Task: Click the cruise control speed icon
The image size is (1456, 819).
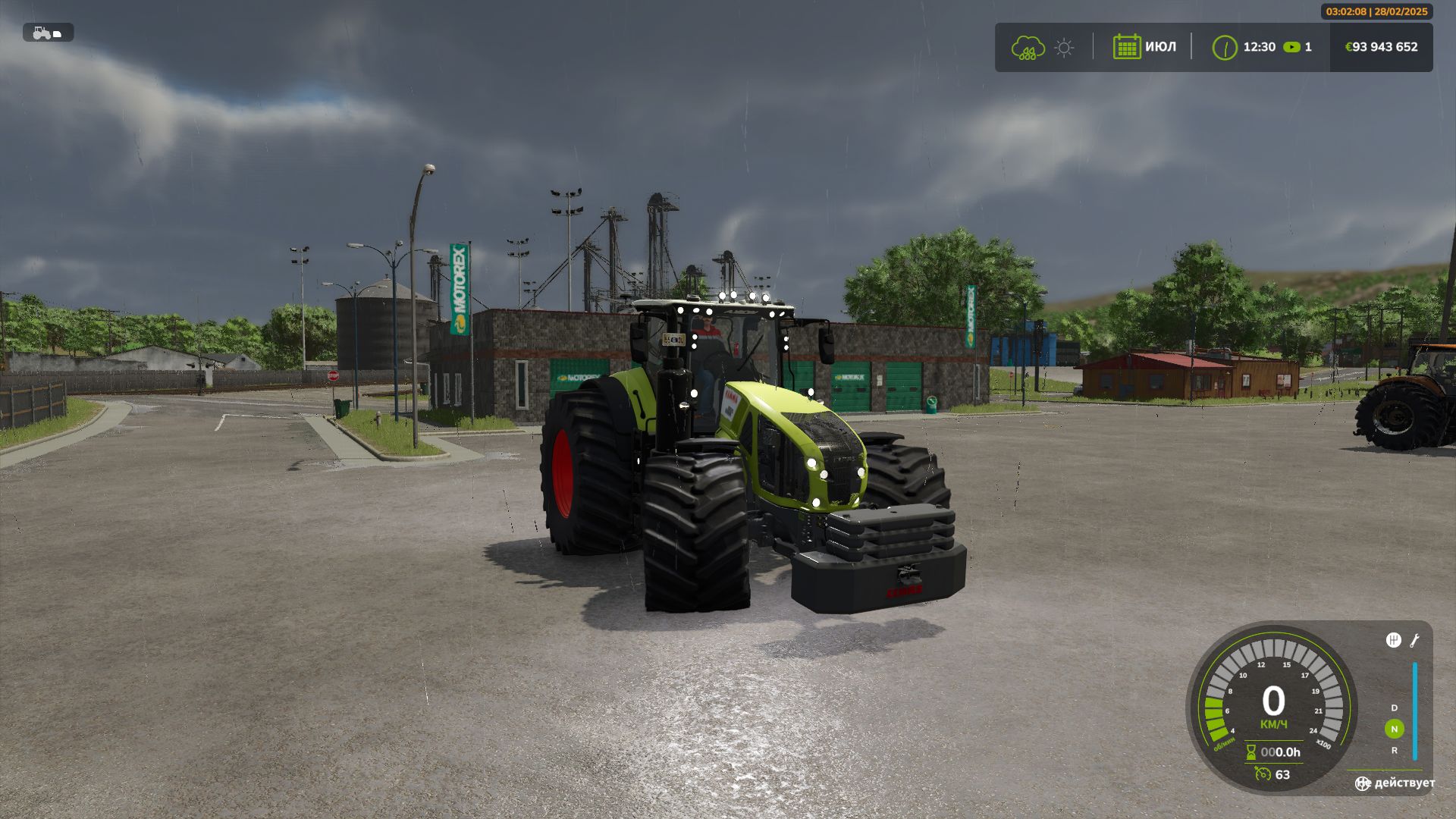Action: coord(1263,774)
